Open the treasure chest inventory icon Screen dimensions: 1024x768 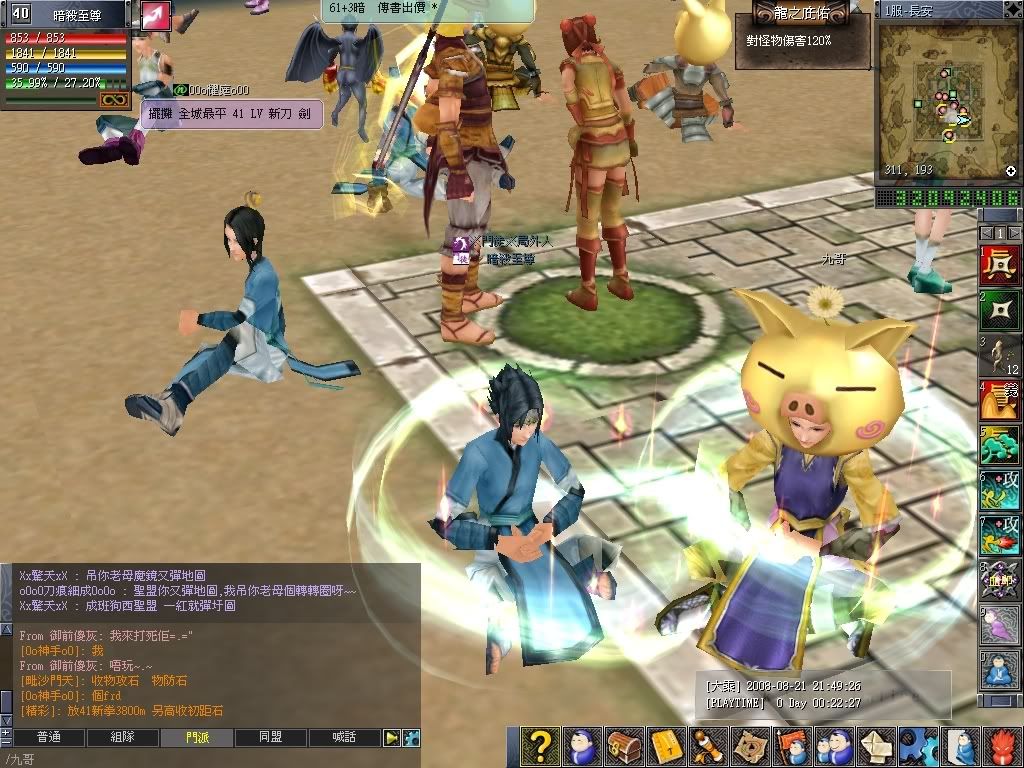tap(624, 746)
